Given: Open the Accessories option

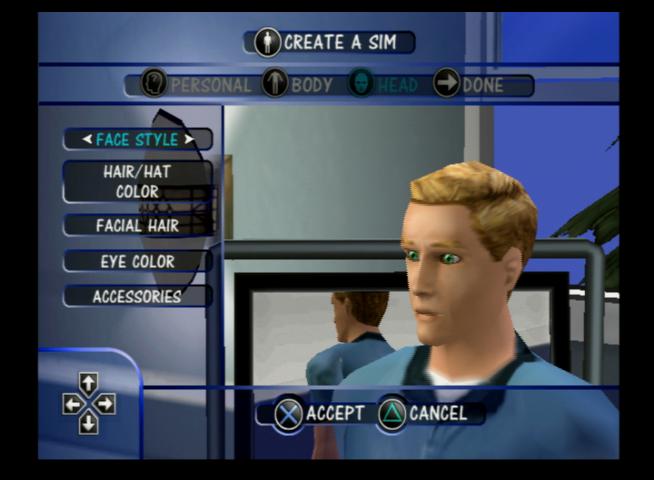Looking at the screenshot, I should tap(137, 296).
